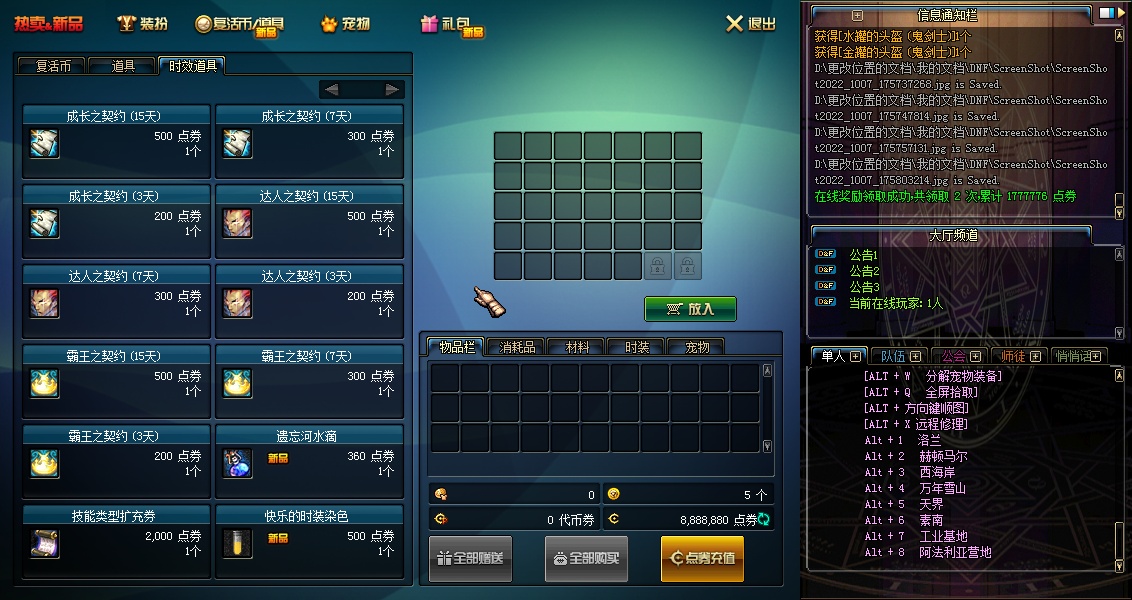Open the 装扮 shop category
Viewport: 1132px width, 600px height.
pyautogui.click(x=142, y=24)
